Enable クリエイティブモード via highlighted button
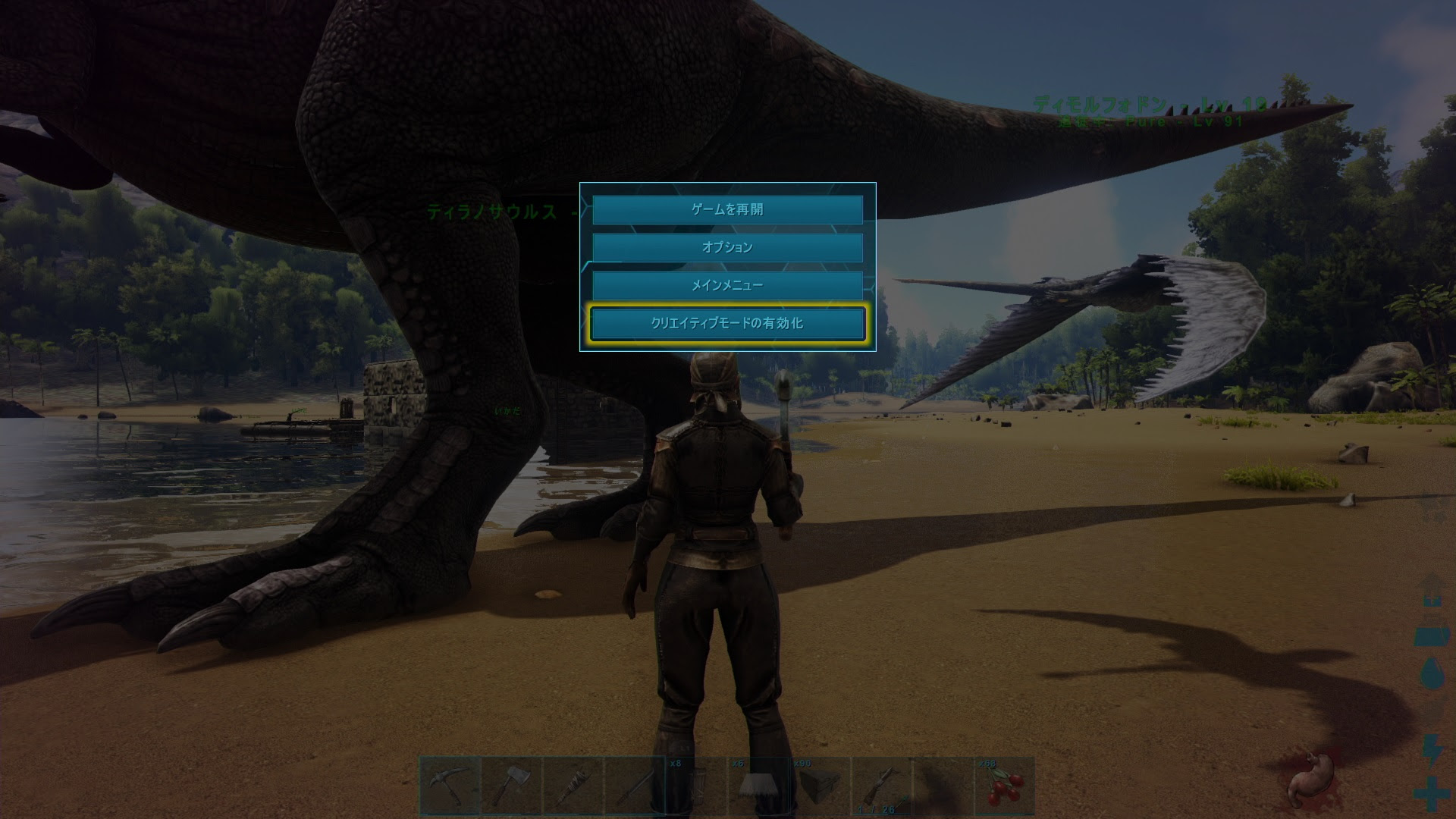 [726, 322]
